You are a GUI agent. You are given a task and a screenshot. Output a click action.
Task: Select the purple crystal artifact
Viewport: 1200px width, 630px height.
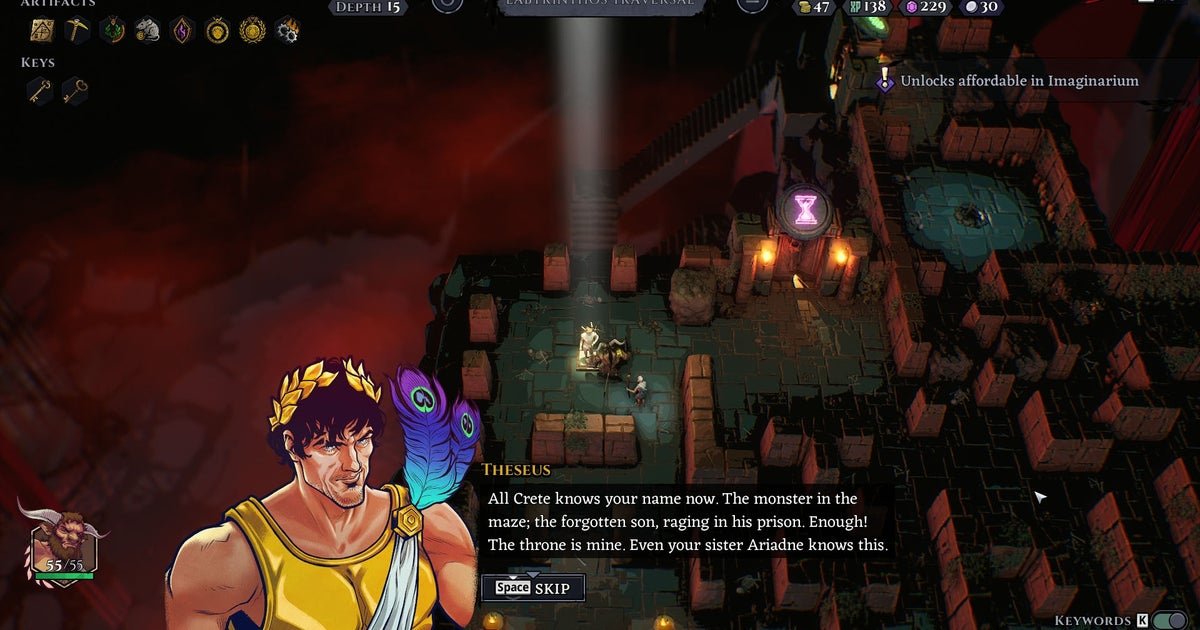182,30
